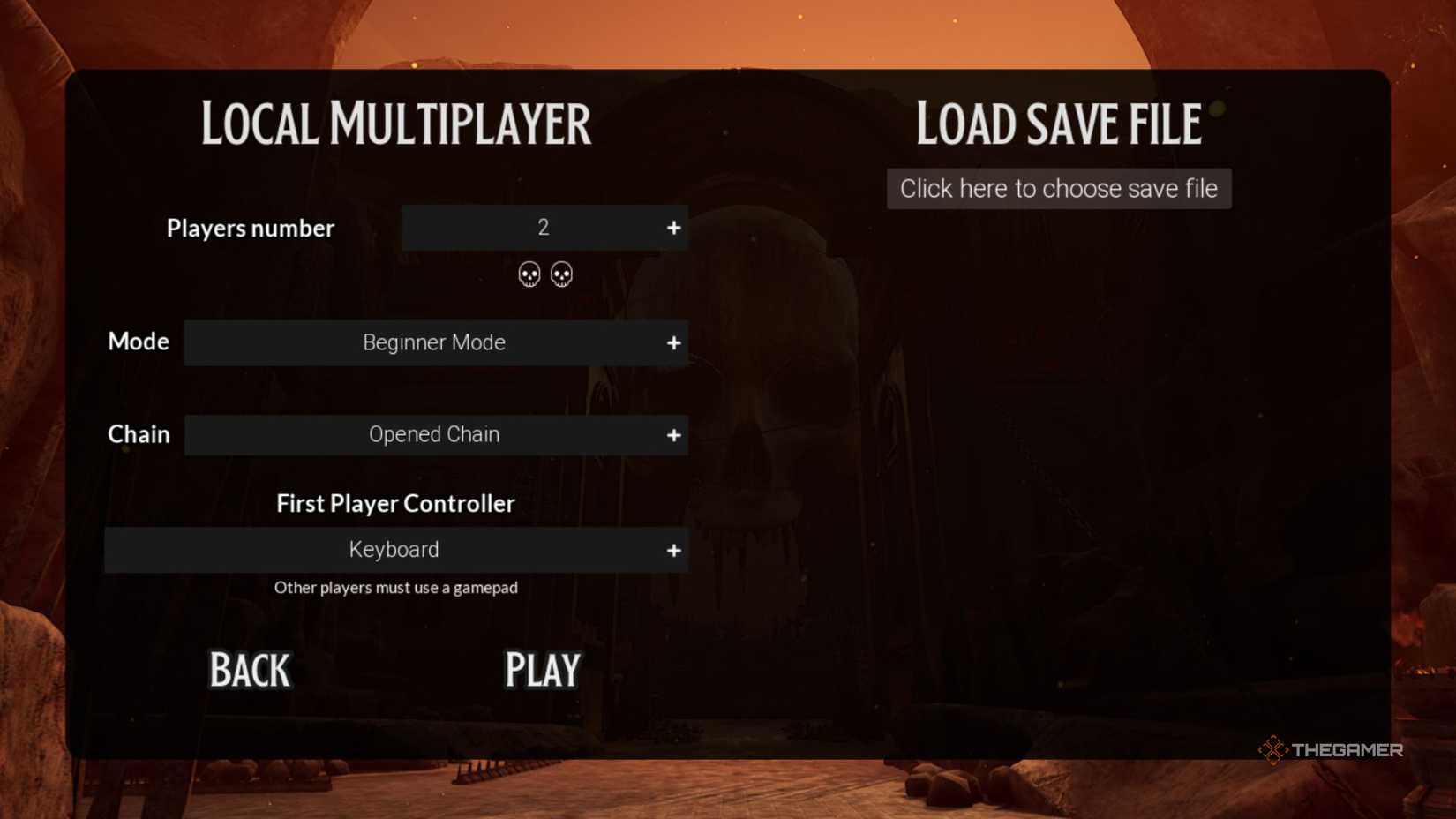1456x819 pixels.
Task: Click the plus icon beside Players number
Action: [674, 228]
